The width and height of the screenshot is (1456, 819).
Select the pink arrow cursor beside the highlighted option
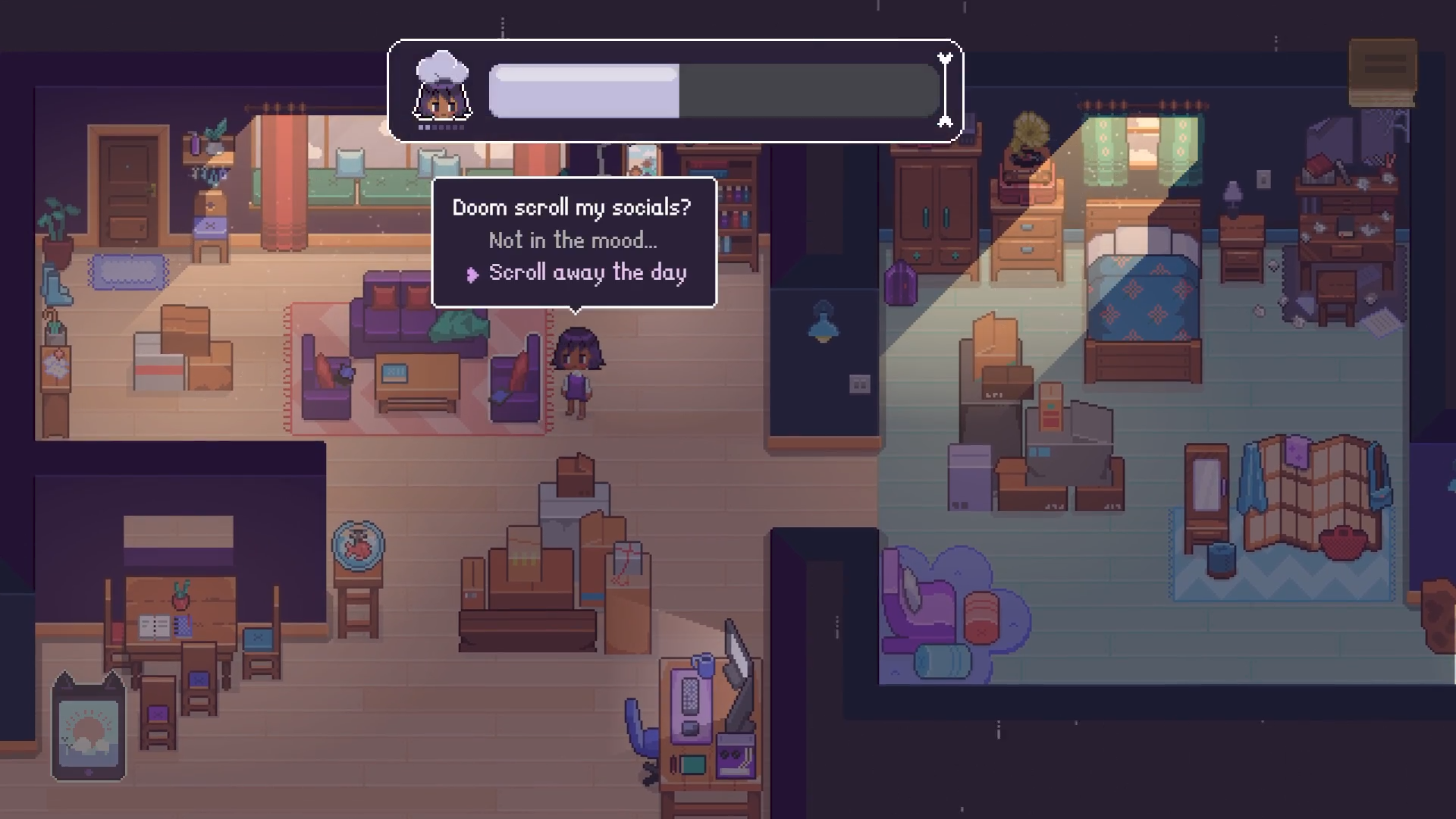[472, 272]
